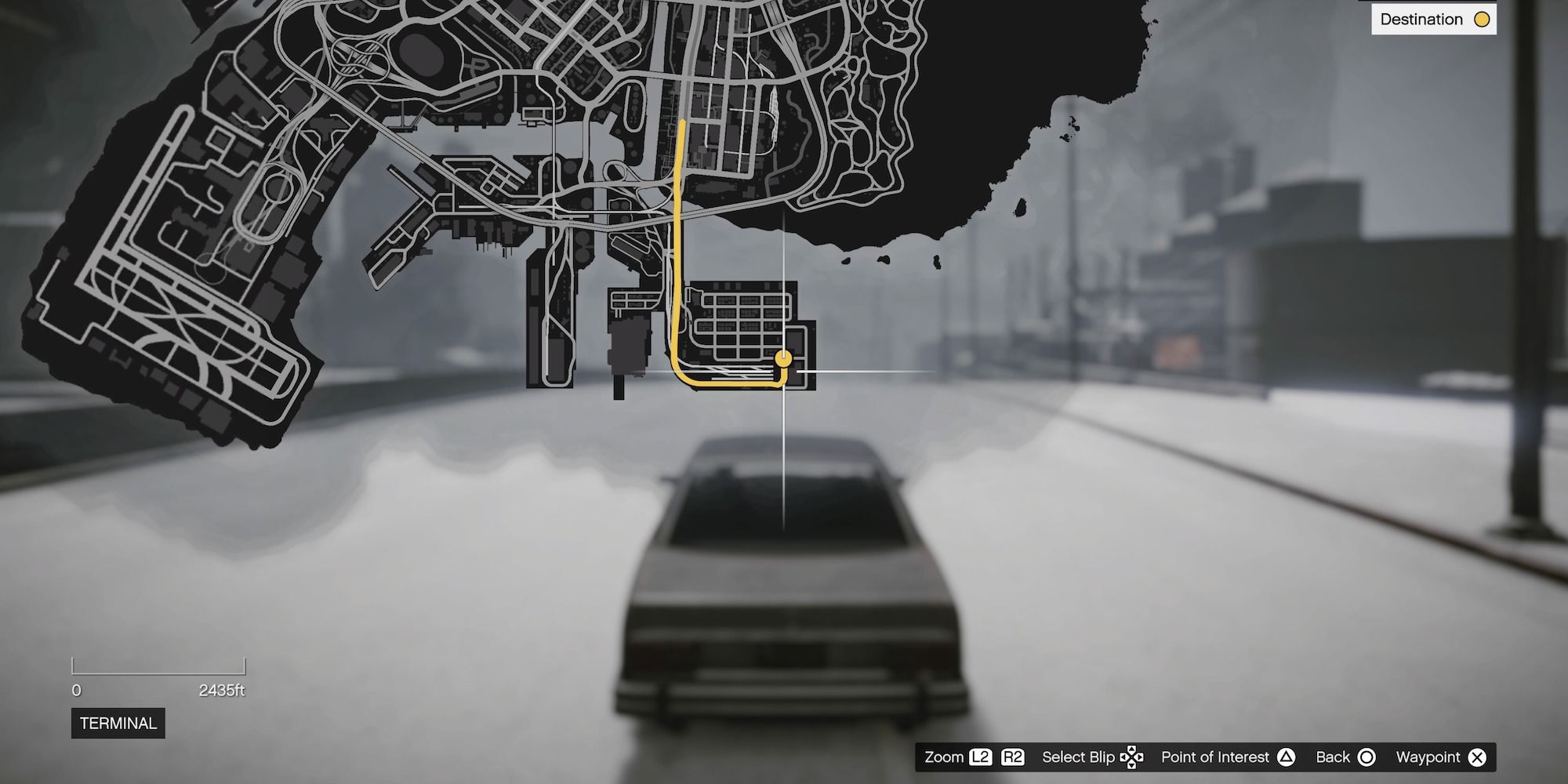
Task: Open zoom controls with the Zoom prompt
Action: click(x=945, y=757)
